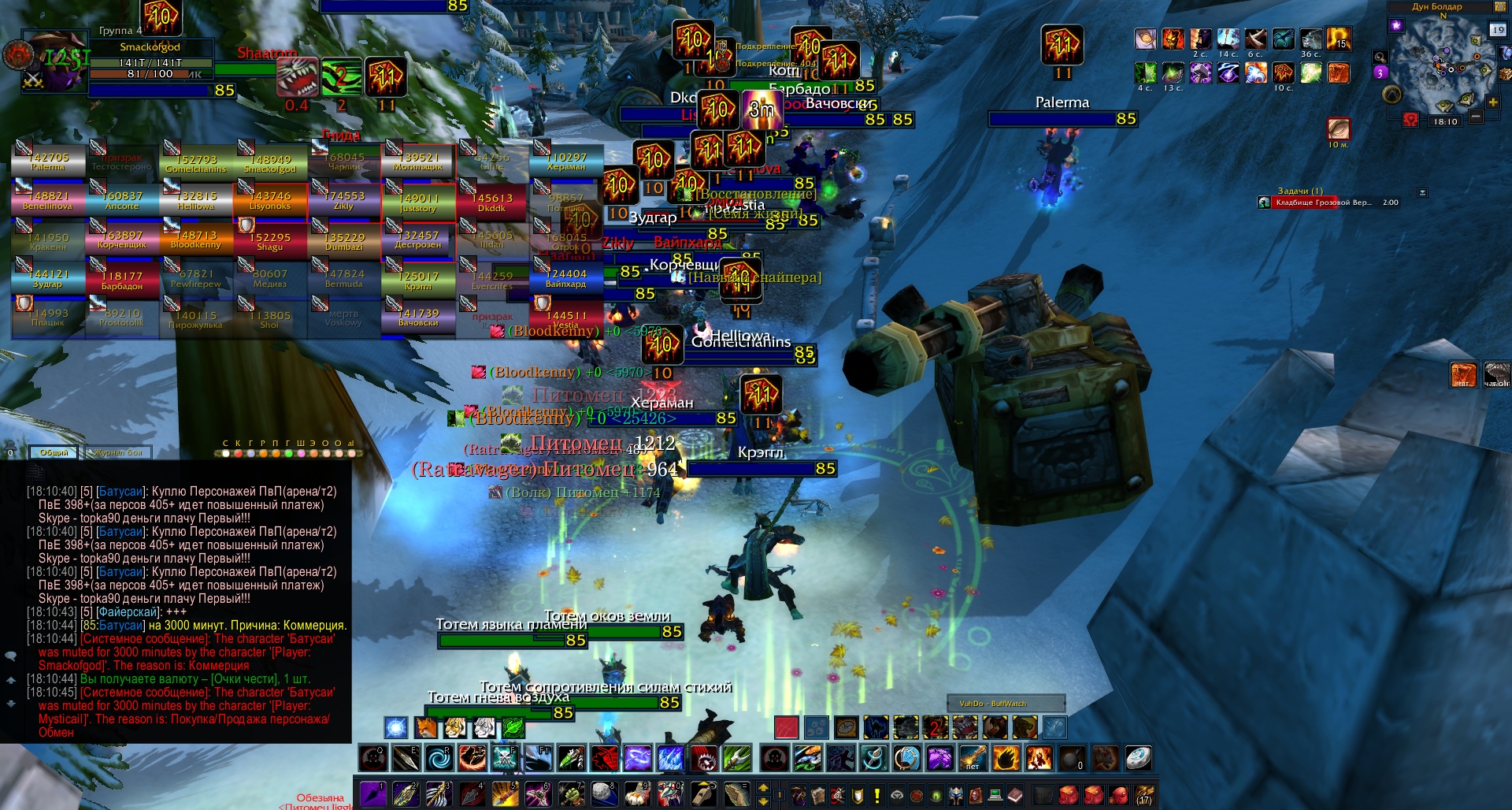
Task: Activate the skull ability bound to F
Action: pyautogui.click(x=505, y=758)
